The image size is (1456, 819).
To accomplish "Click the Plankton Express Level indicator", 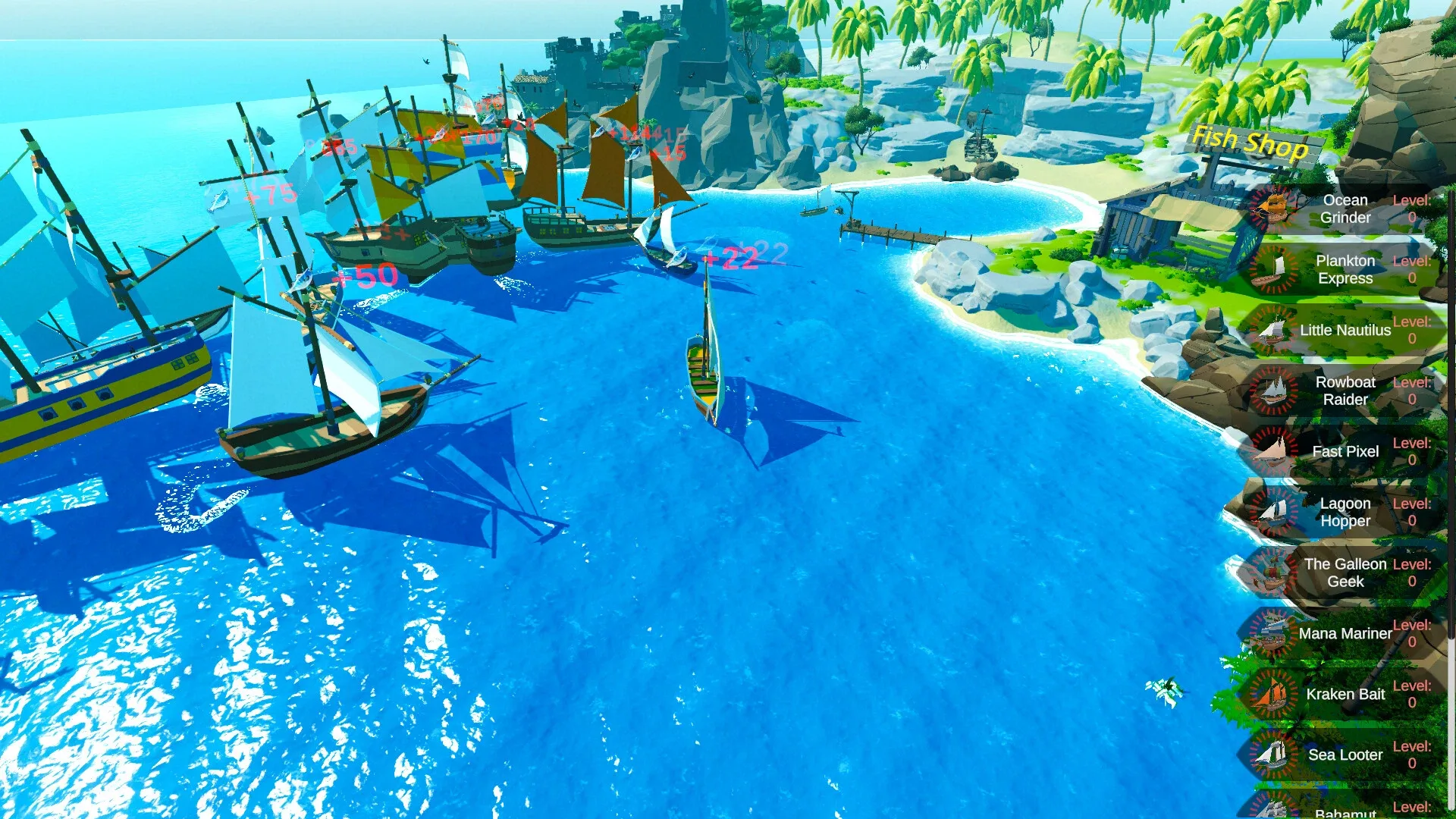I will [x=1412, y=269].
